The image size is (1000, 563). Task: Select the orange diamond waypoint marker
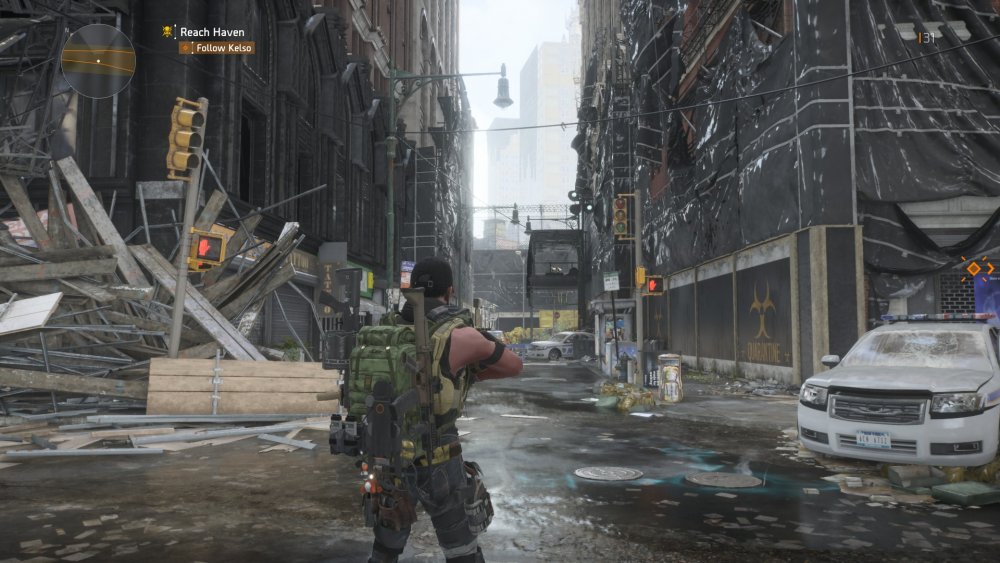click(973, 268)
